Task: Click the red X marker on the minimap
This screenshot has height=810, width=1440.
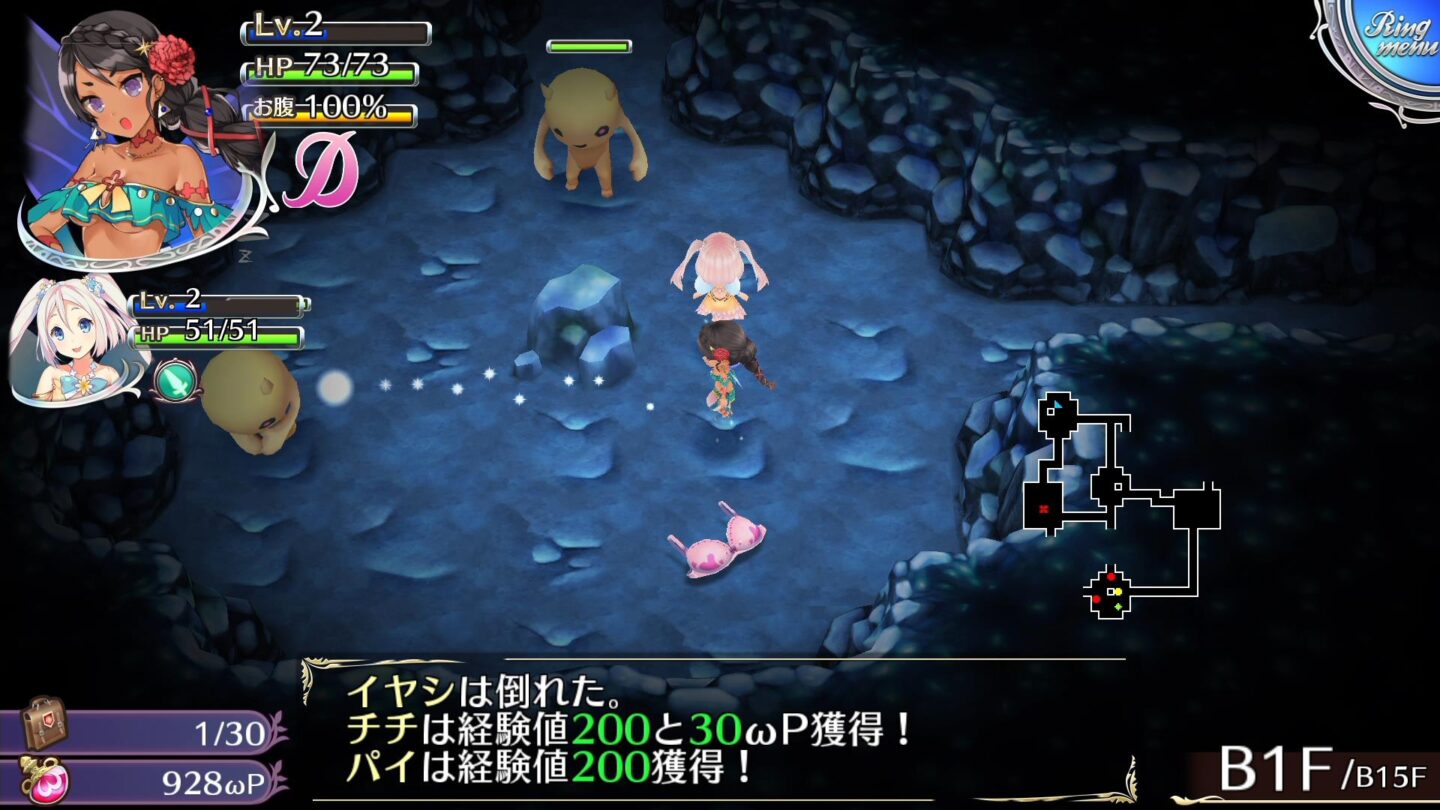Action: pyautogui.click(x=1043, y=508)
